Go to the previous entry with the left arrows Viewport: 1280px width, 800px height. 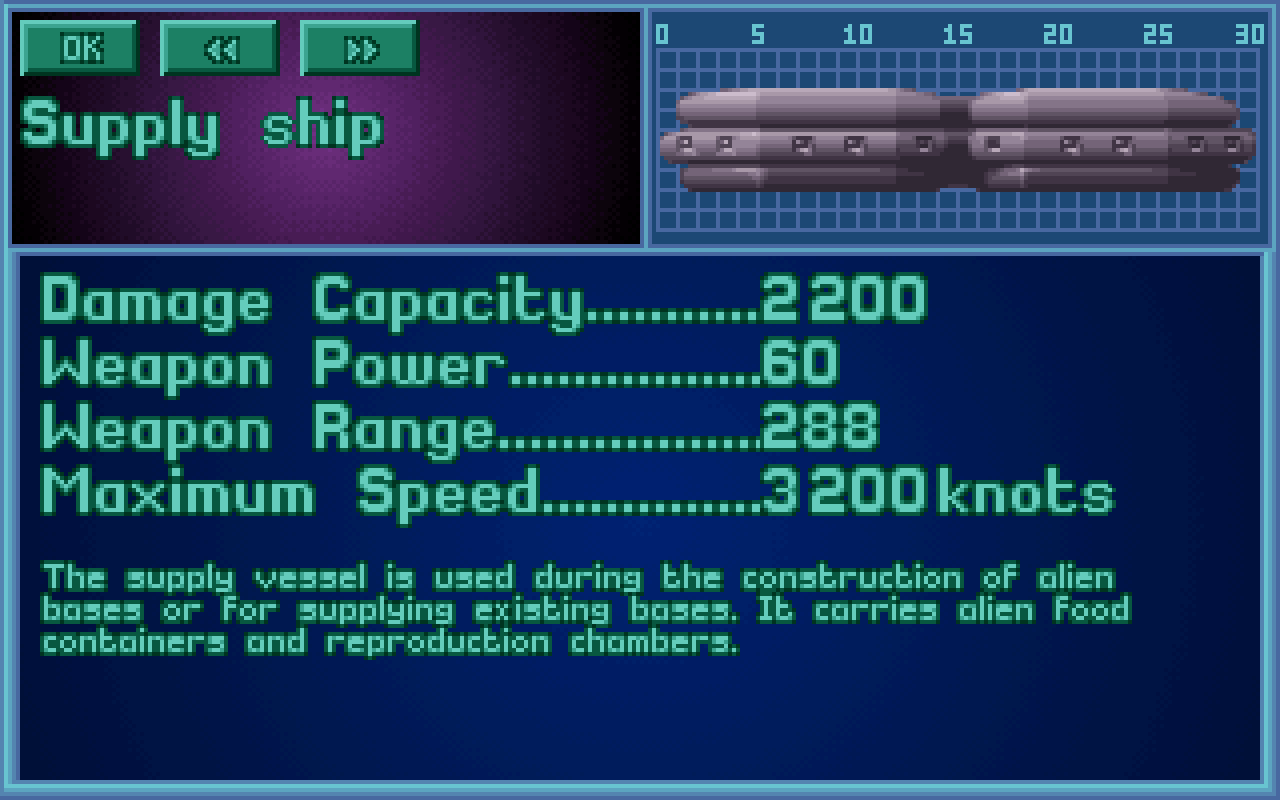219,47
